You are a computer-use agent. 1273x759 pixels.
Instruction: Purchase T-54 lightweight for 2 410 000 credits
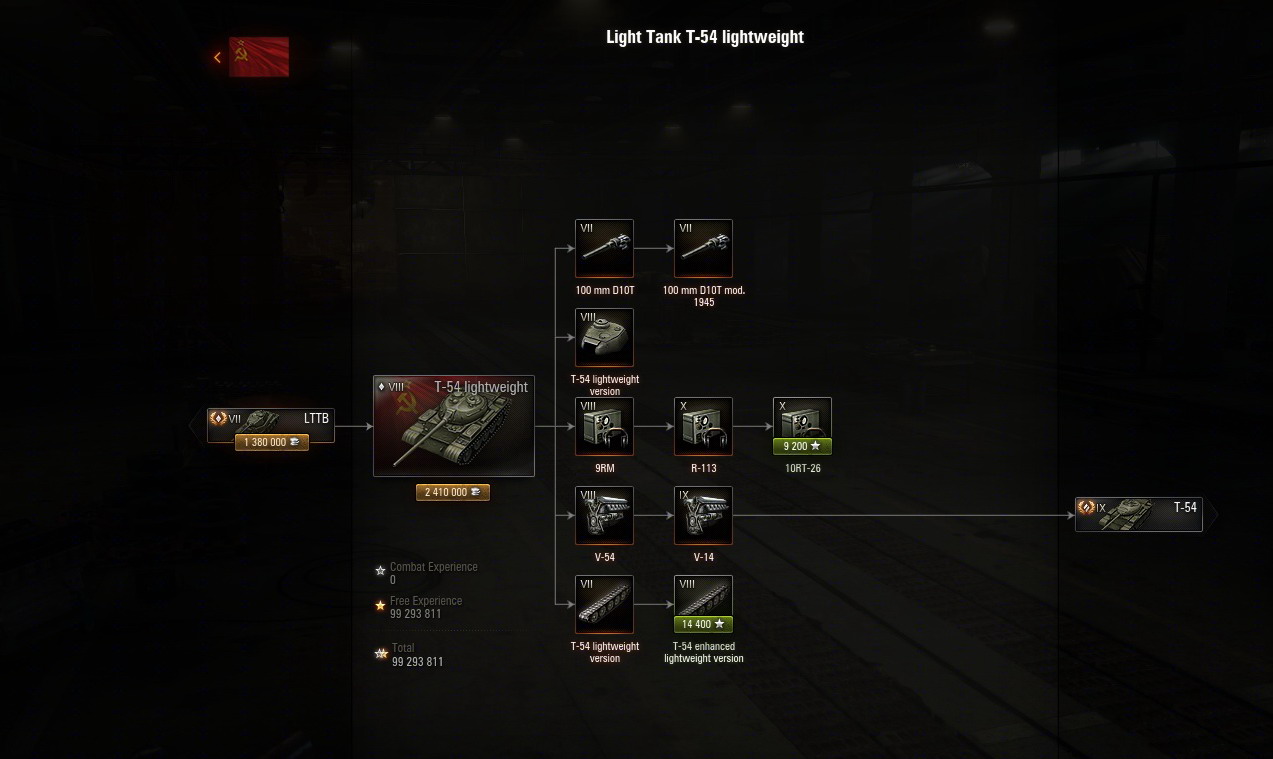click(x=453, y=492)
